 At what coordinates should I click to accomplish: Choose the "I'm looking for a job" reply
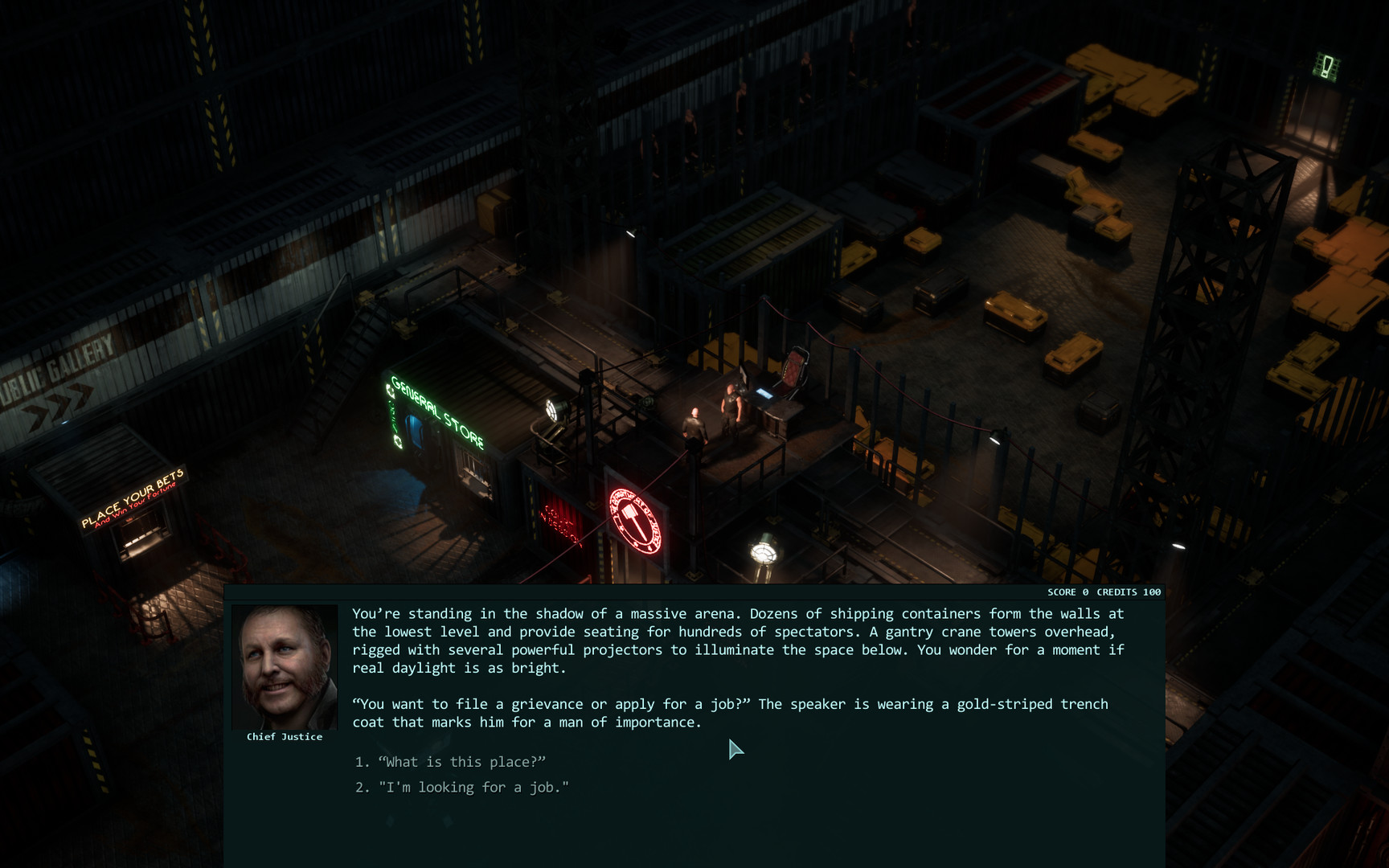coord(473,788)
